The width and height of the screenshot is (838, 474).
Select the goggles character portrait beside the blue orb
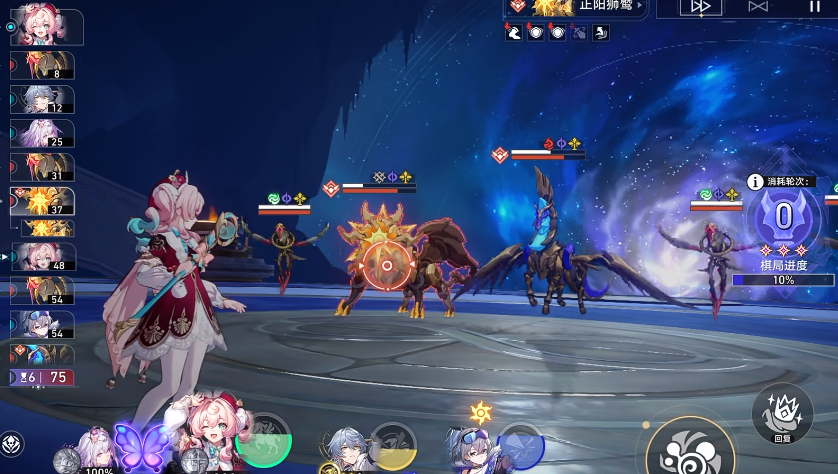pos(472,449)
